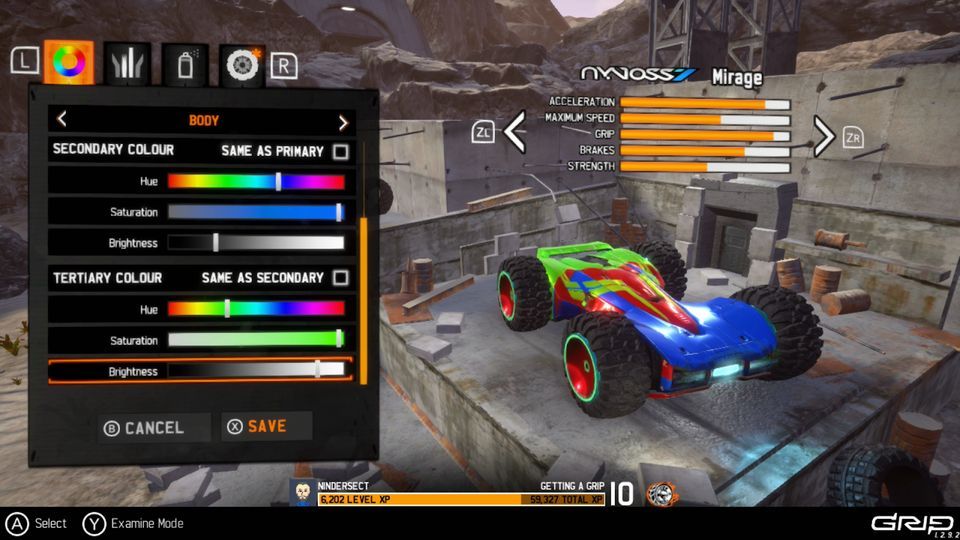Set the tertiary colour Saturation slider
This screenshot has height=540, width=960.
tap(339, 340)
